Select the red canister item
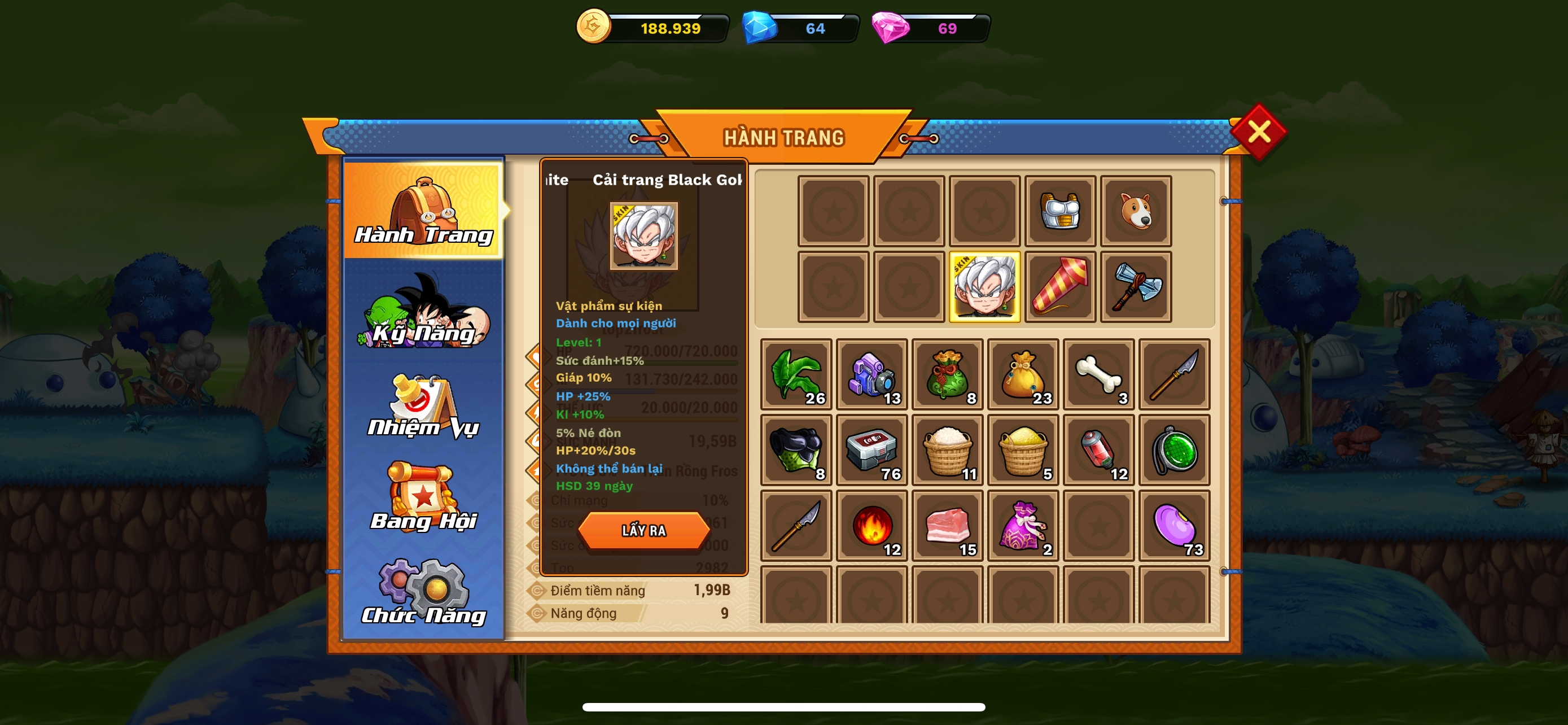This screenshot has height=725, width=1568. pyautogui.click(x=1098, y=450)
